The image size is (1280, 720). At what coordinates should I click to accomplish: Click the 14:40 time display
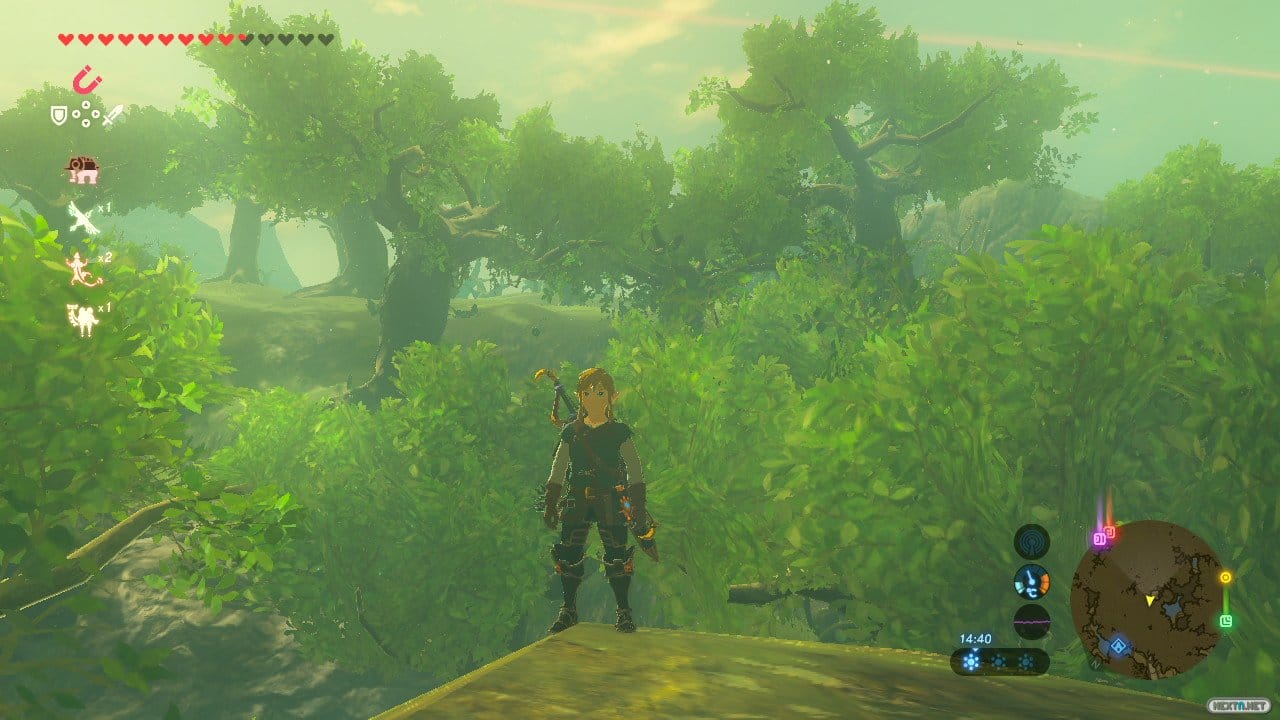point(976,636)
